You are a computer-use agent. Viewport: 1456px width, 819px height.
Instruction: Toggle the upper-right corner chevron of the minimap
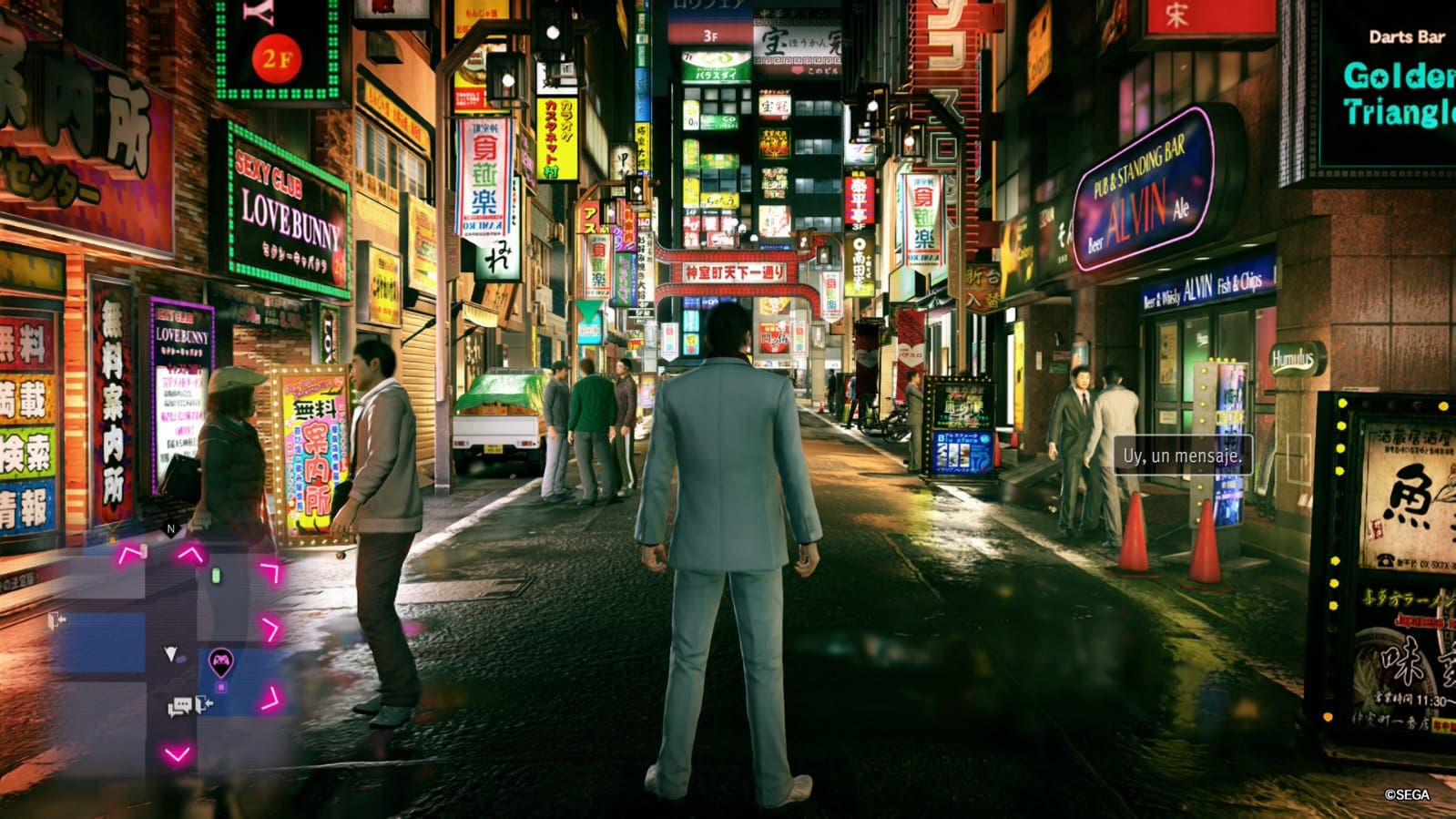coord(268,569)
